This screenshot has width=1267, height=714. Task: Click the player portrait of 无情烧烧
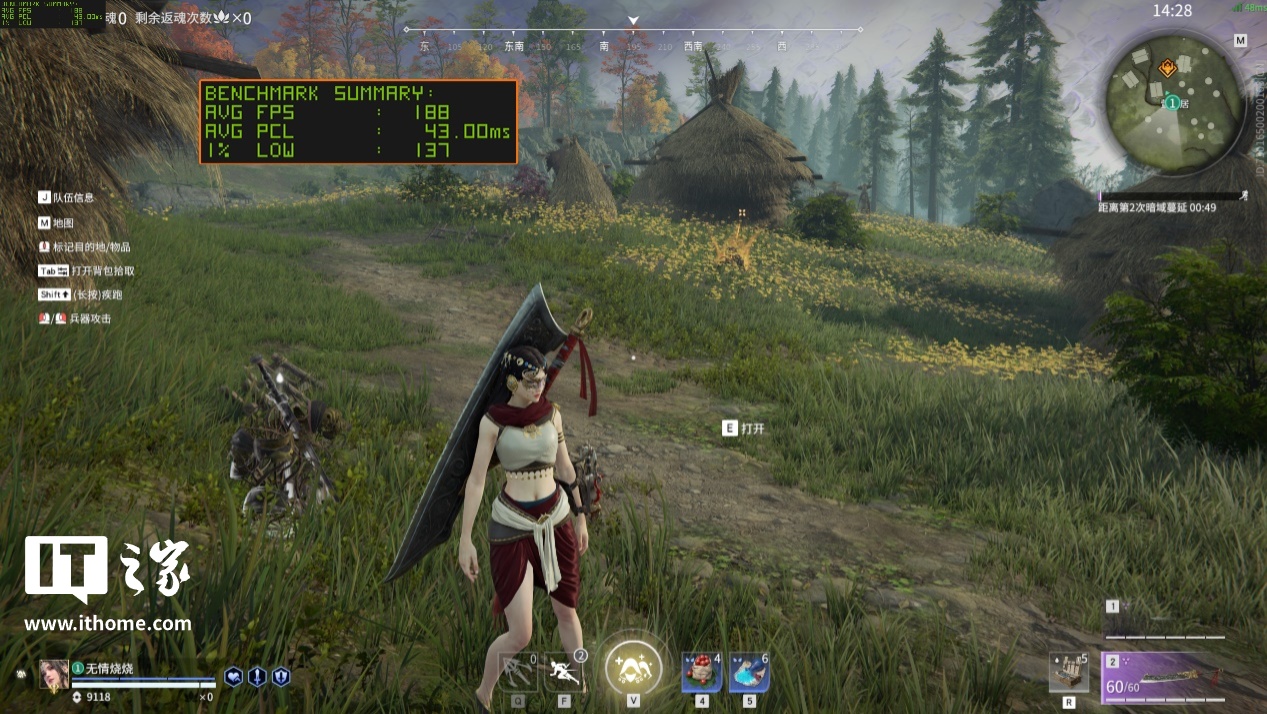pos(53,675)
